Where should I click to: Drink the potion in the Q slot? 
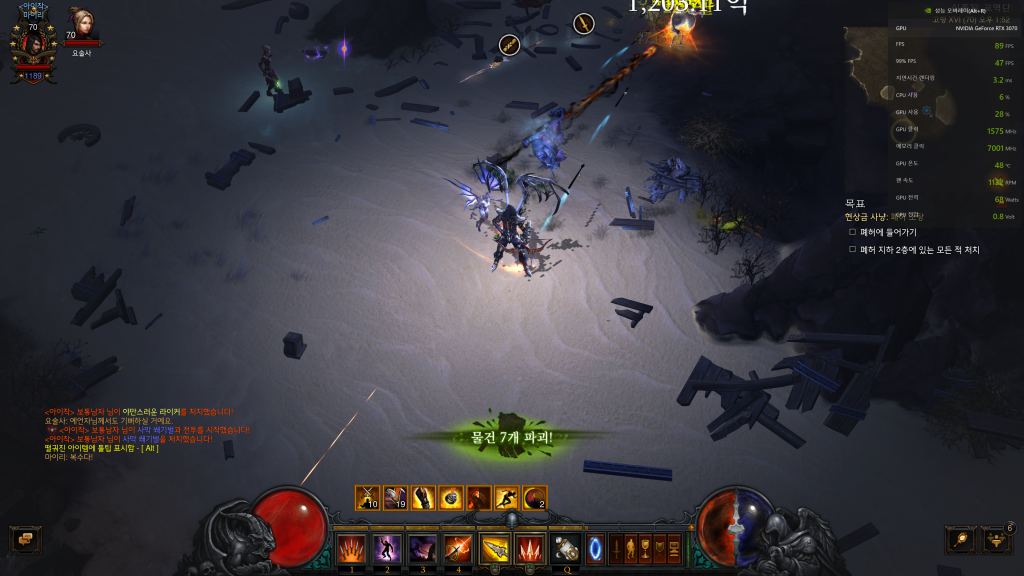pyautogui.click(x=566, y=548)
